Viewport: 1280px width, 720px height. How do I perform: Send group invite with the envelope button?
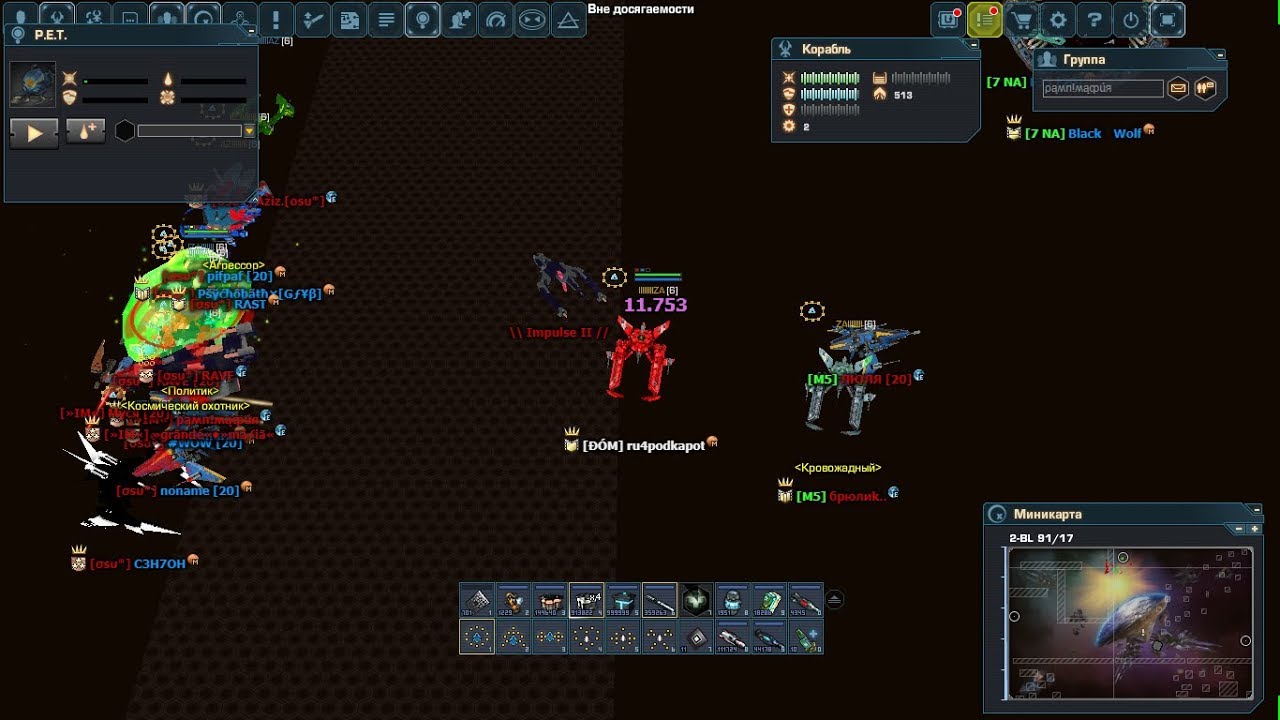tap(1178, 88)
